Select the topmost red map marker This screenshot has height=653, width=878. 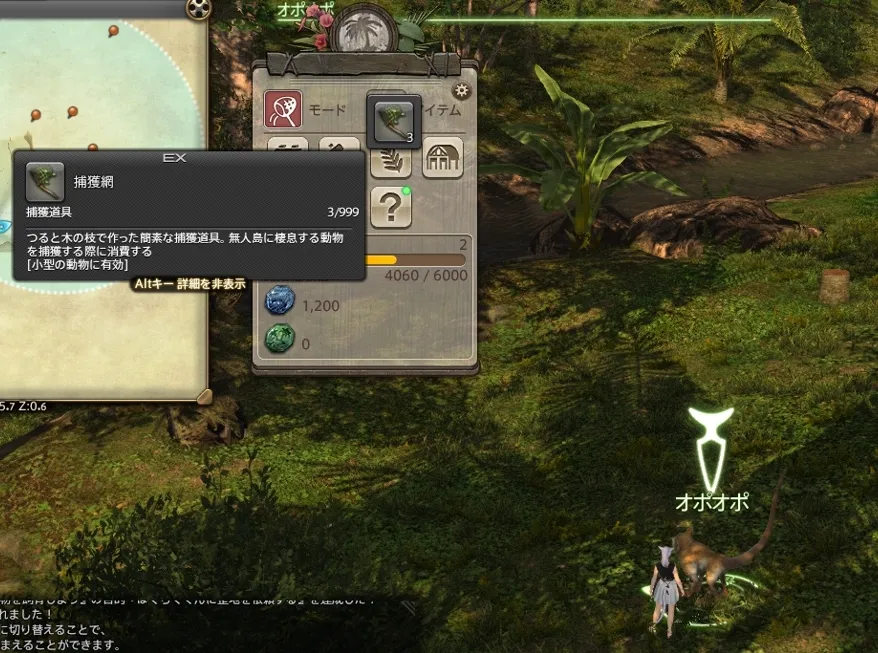(113, 32)
